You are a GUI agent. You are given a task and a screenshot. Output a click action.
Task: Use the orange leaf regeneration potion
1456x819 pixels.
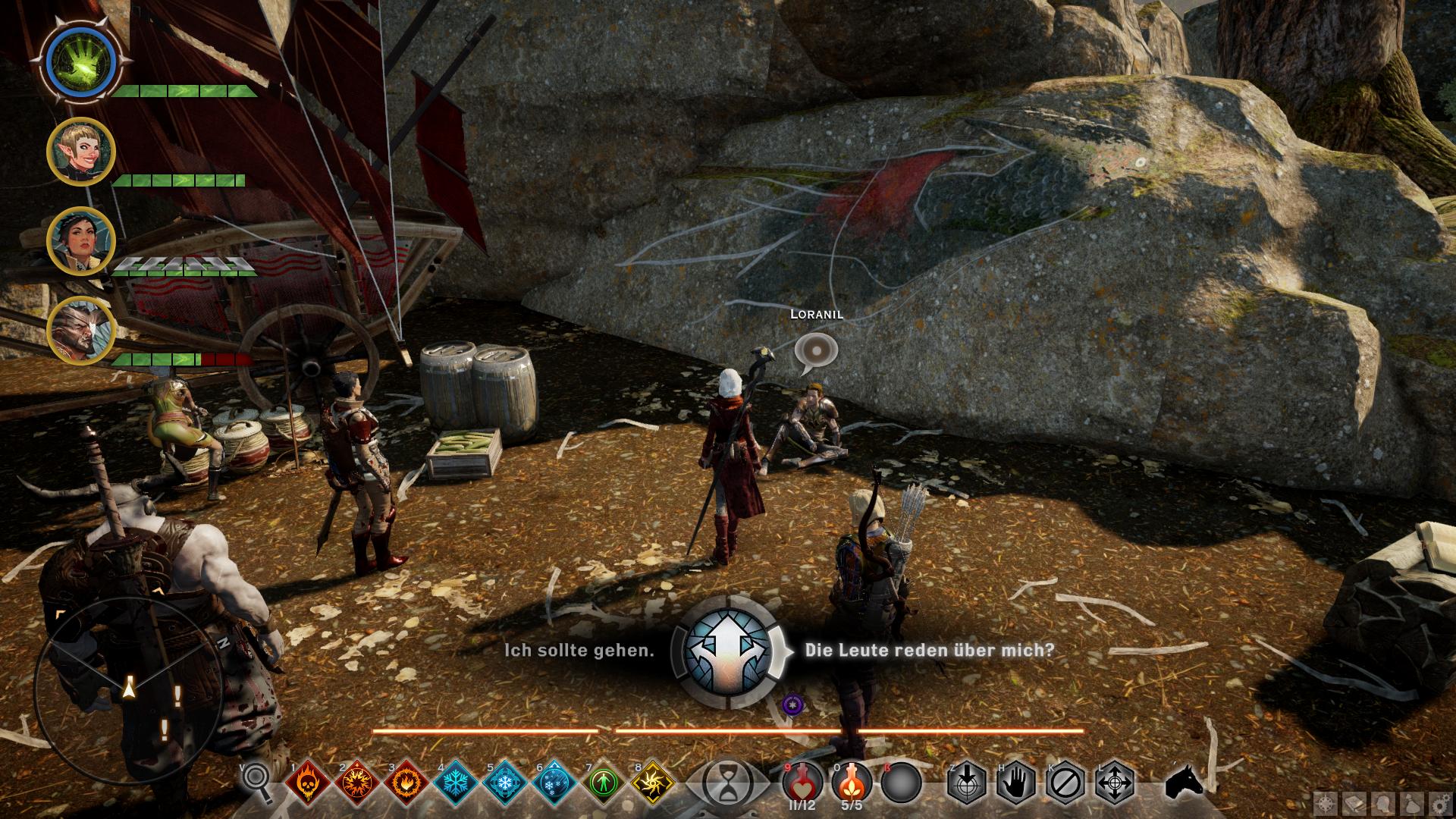pyautogui.click(x=852, y=782)
